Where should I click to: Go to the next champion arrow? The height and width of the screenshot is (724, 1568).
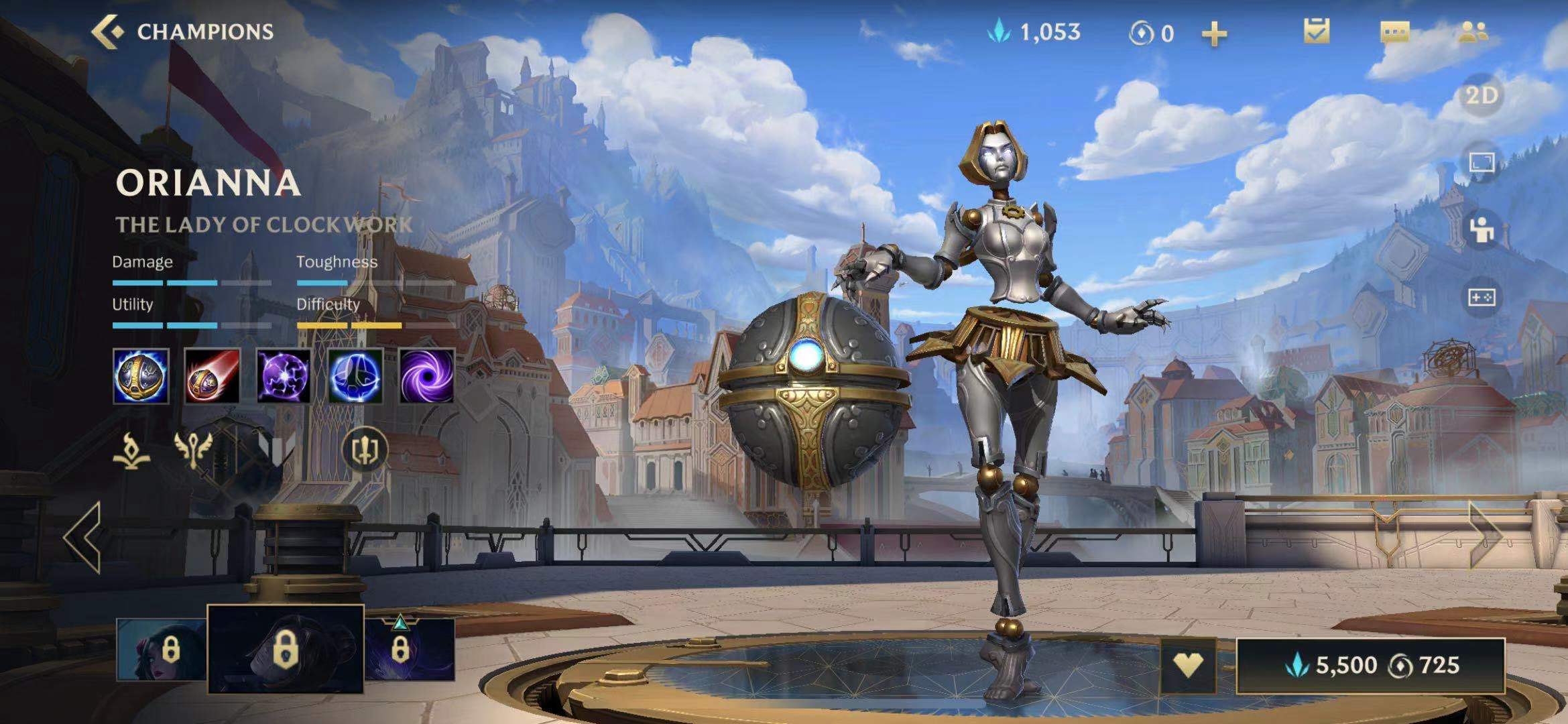pyautogui.click(x=1486, y=536)
